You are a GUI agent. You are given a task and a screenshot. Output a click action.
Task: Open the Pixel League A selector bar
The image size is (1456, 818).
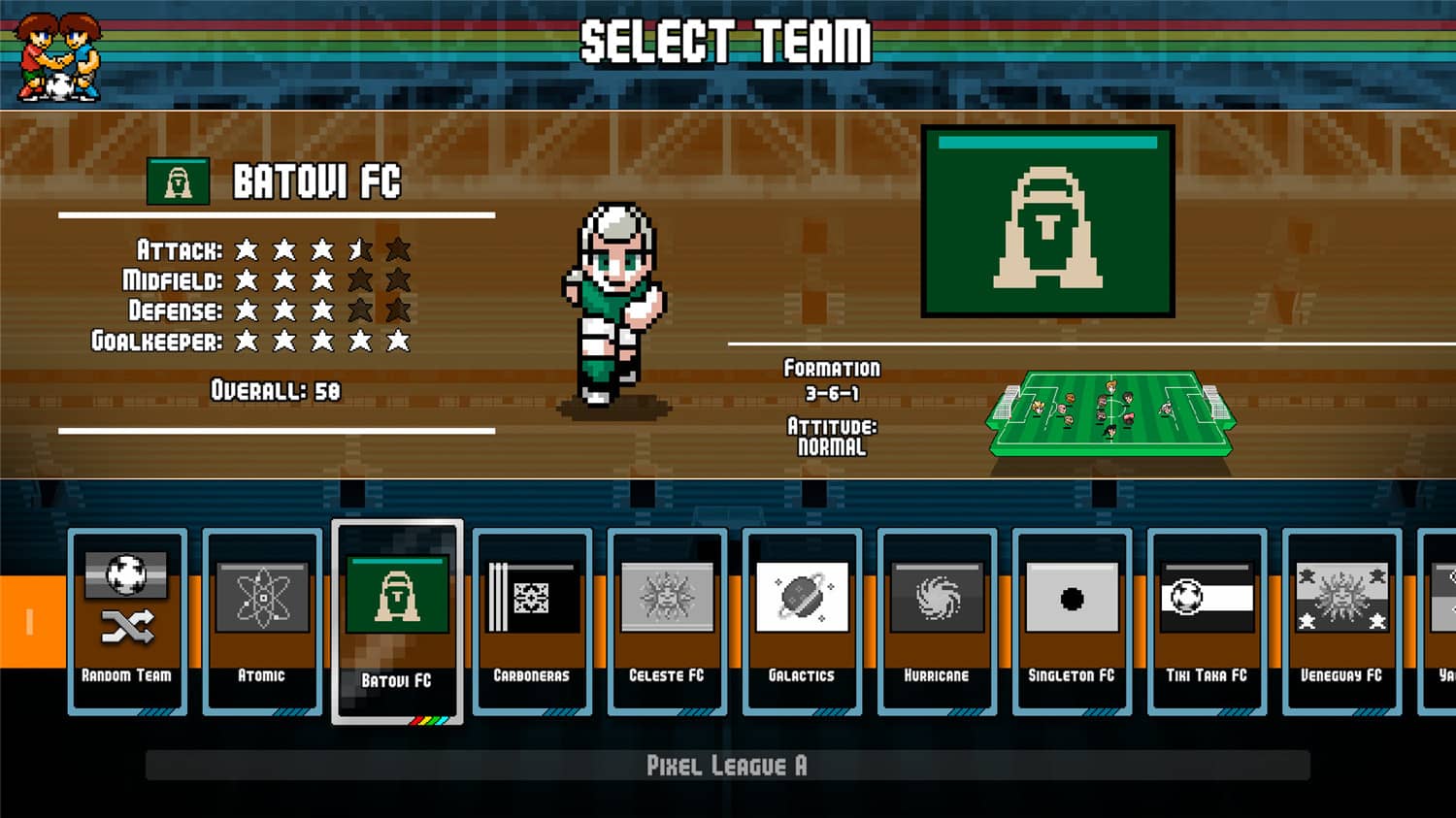pos(728,766)
